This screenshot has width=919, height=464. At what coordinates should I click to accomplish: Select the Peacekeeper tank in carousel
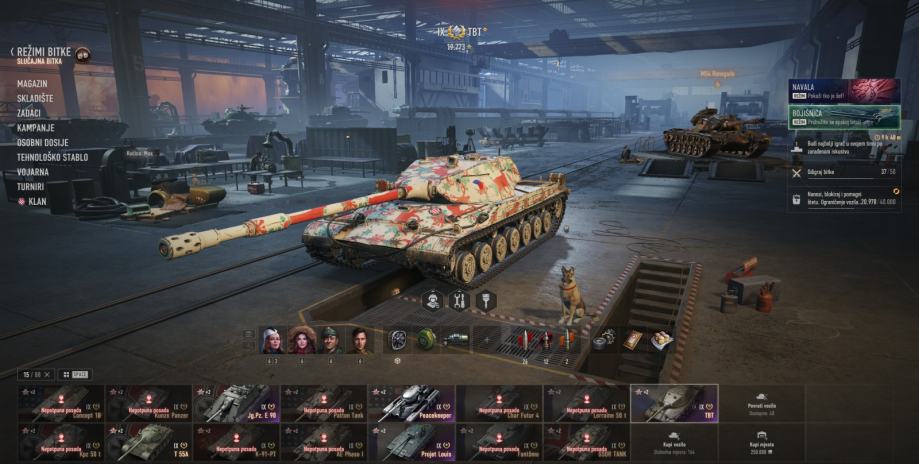(411, 403)
